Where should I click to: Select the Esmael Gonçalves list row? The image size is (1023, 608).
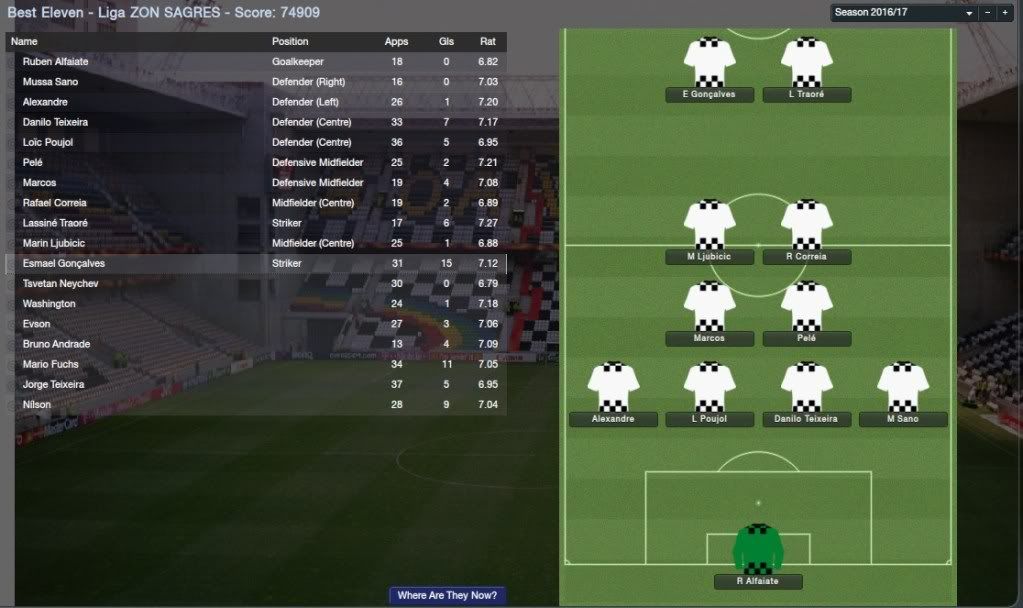[64, 264]
